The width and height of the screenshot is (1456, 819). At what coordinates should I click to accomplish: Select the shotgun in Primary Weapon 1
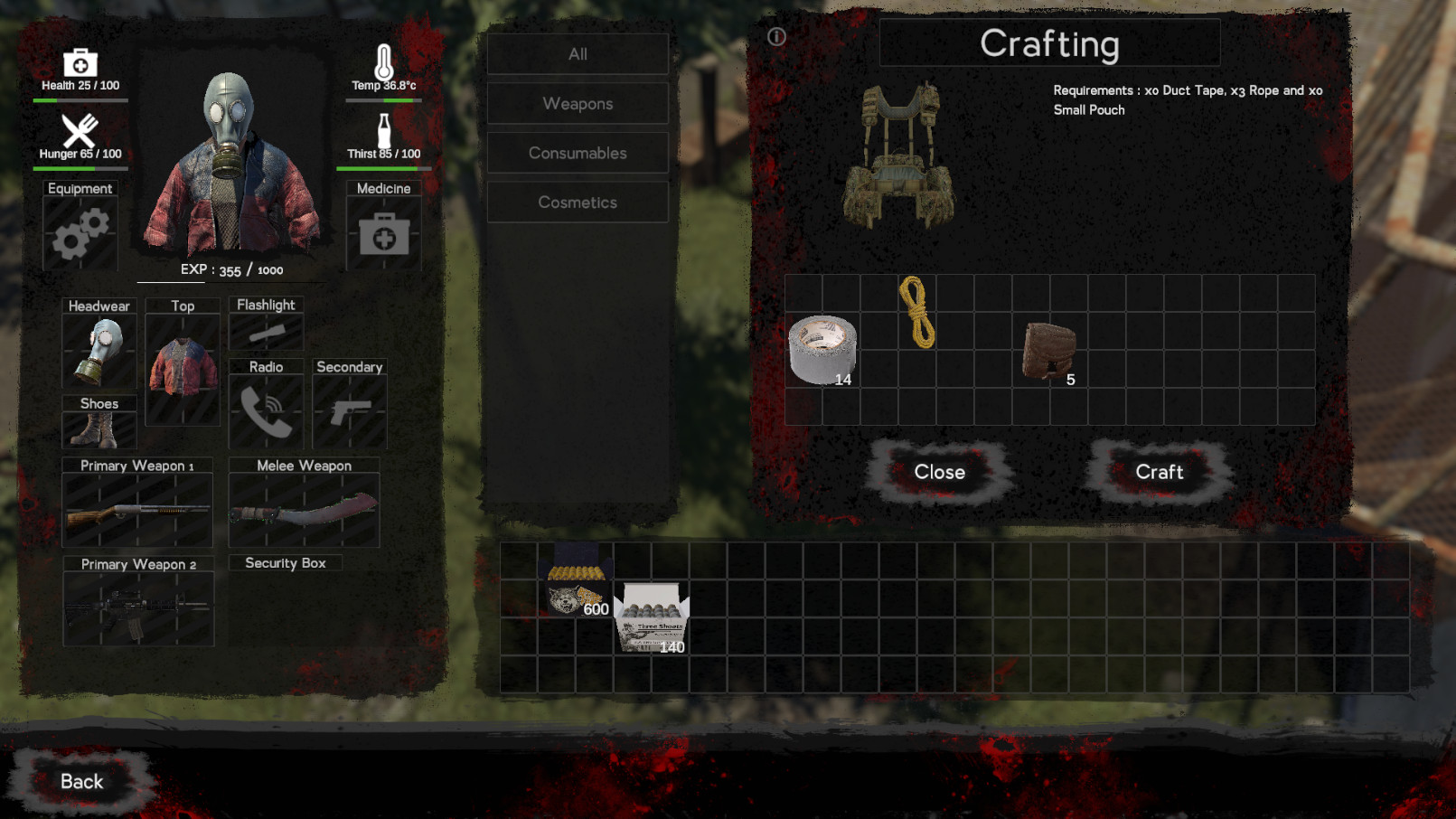136,511
